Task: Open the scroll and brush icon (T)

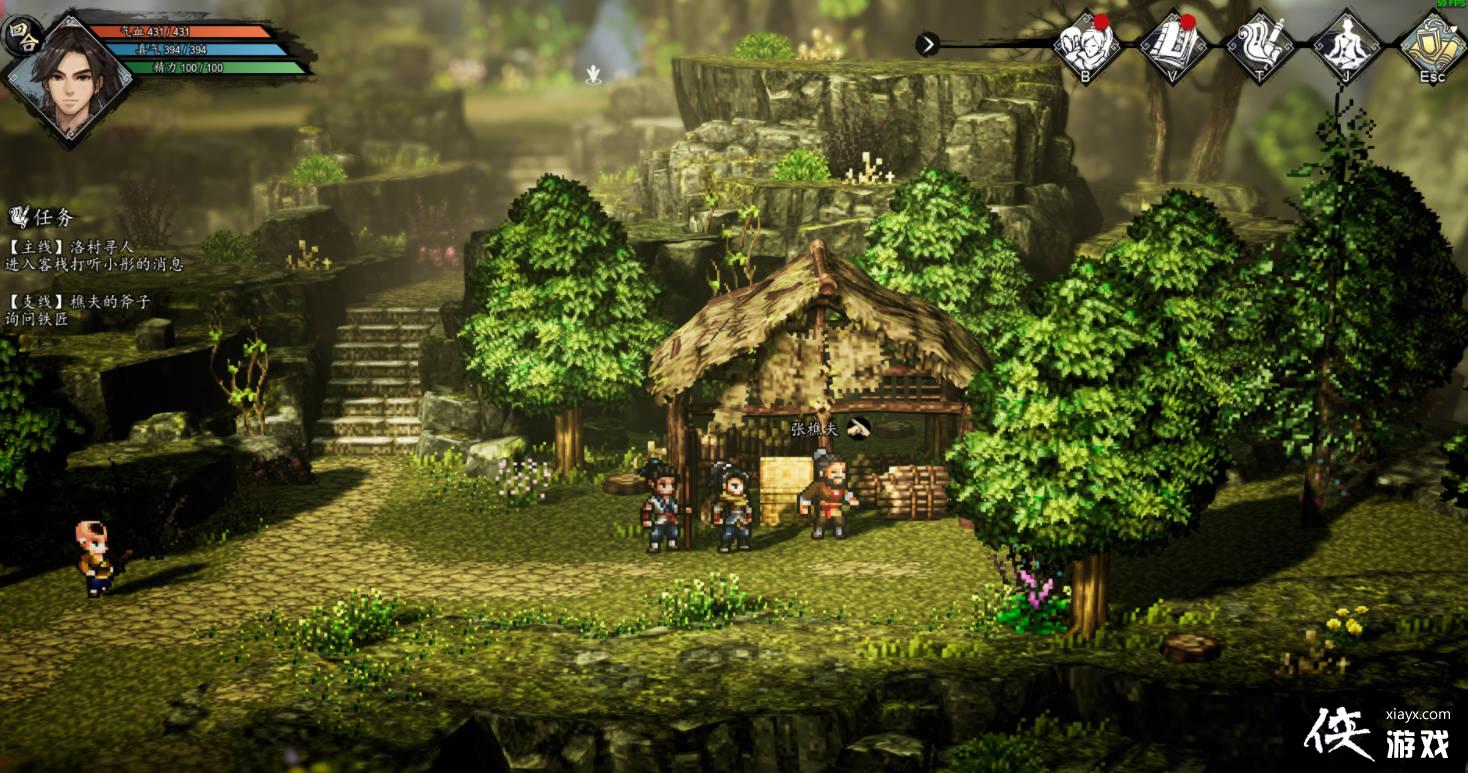Action: (x=1261, y=45)
